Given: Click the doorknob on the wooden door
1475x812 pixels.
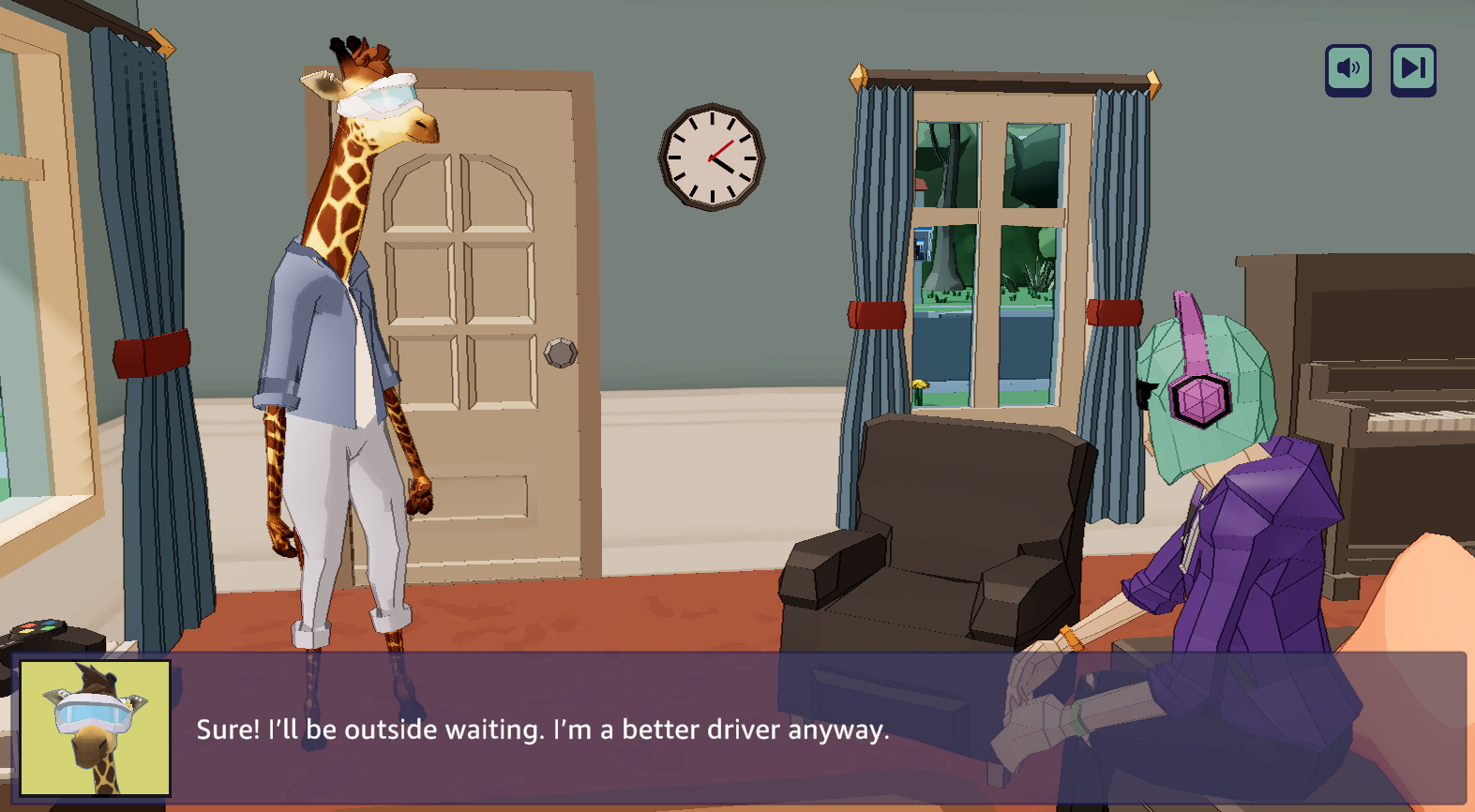Looking at the screenshot, I should [559, 354].
